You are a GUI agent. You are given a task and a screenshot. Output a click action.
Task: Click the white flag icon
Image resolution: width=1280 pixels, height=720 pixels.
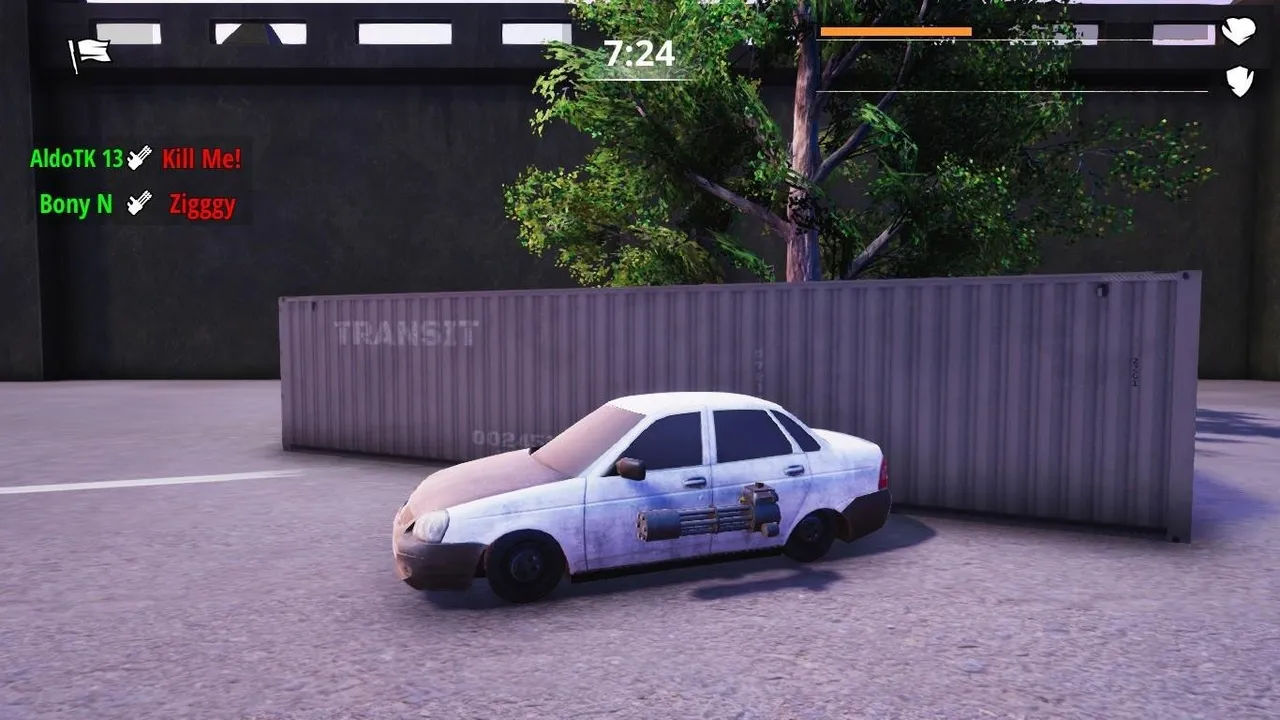[x=89, y=53]
